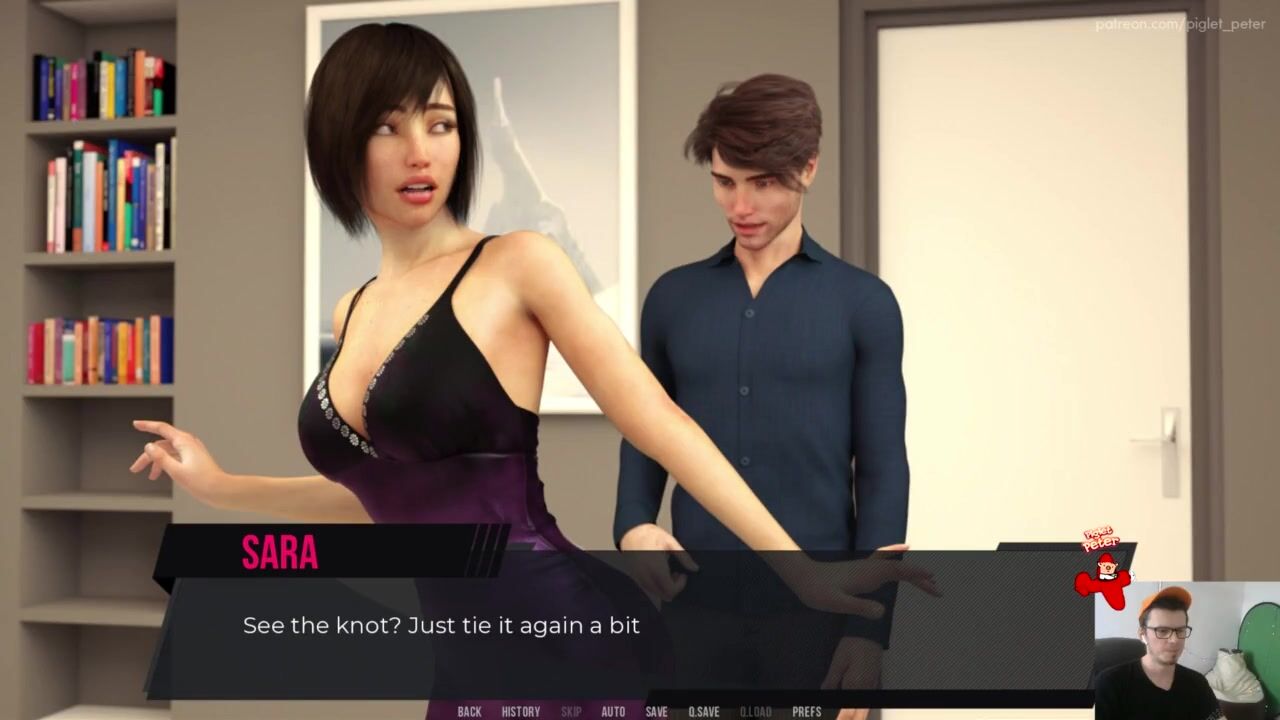Enable Auto text advance

click(x=613, y=712)
